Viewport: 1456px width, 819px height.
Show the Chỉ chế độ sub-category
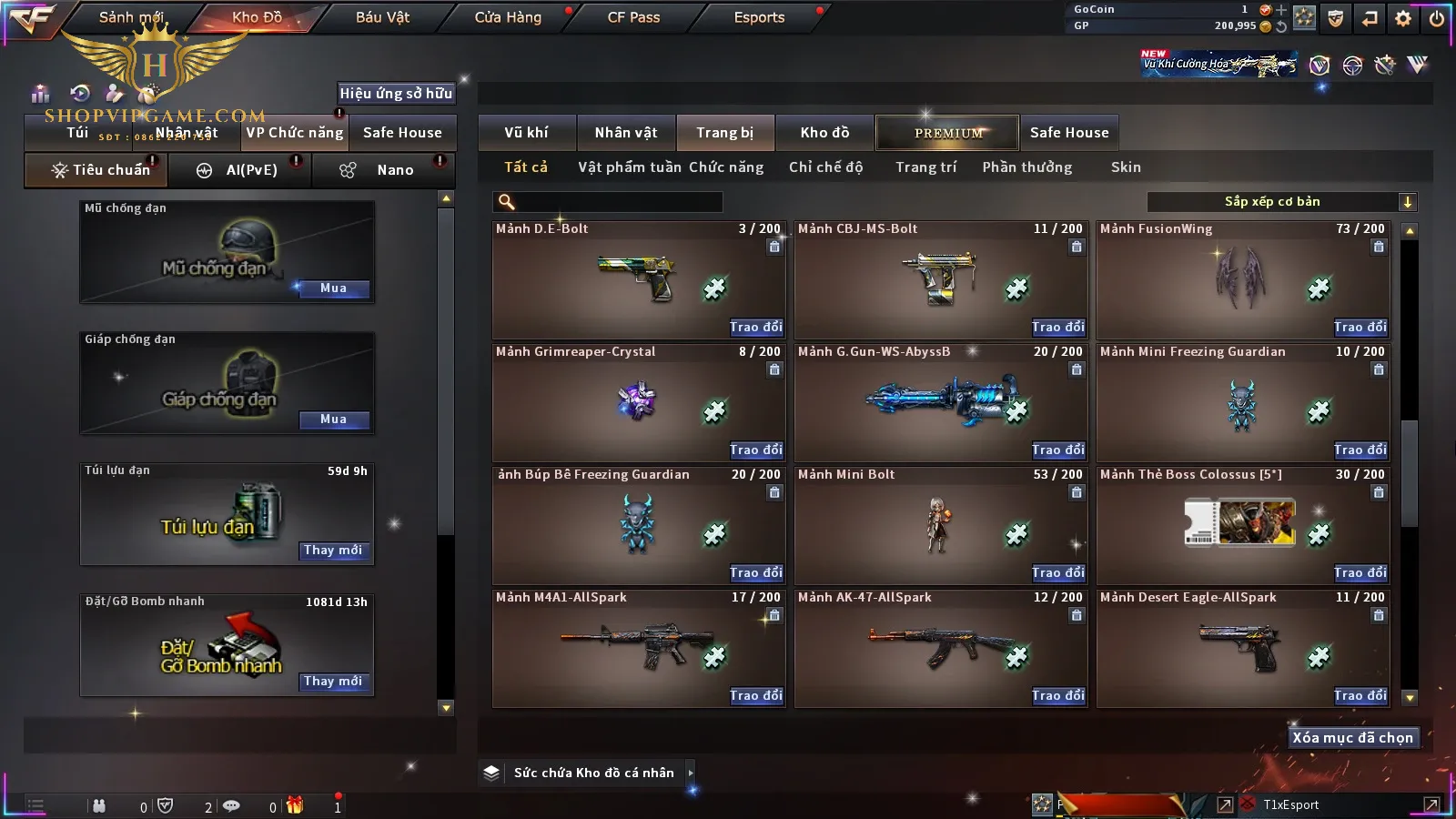click(825, 167)
